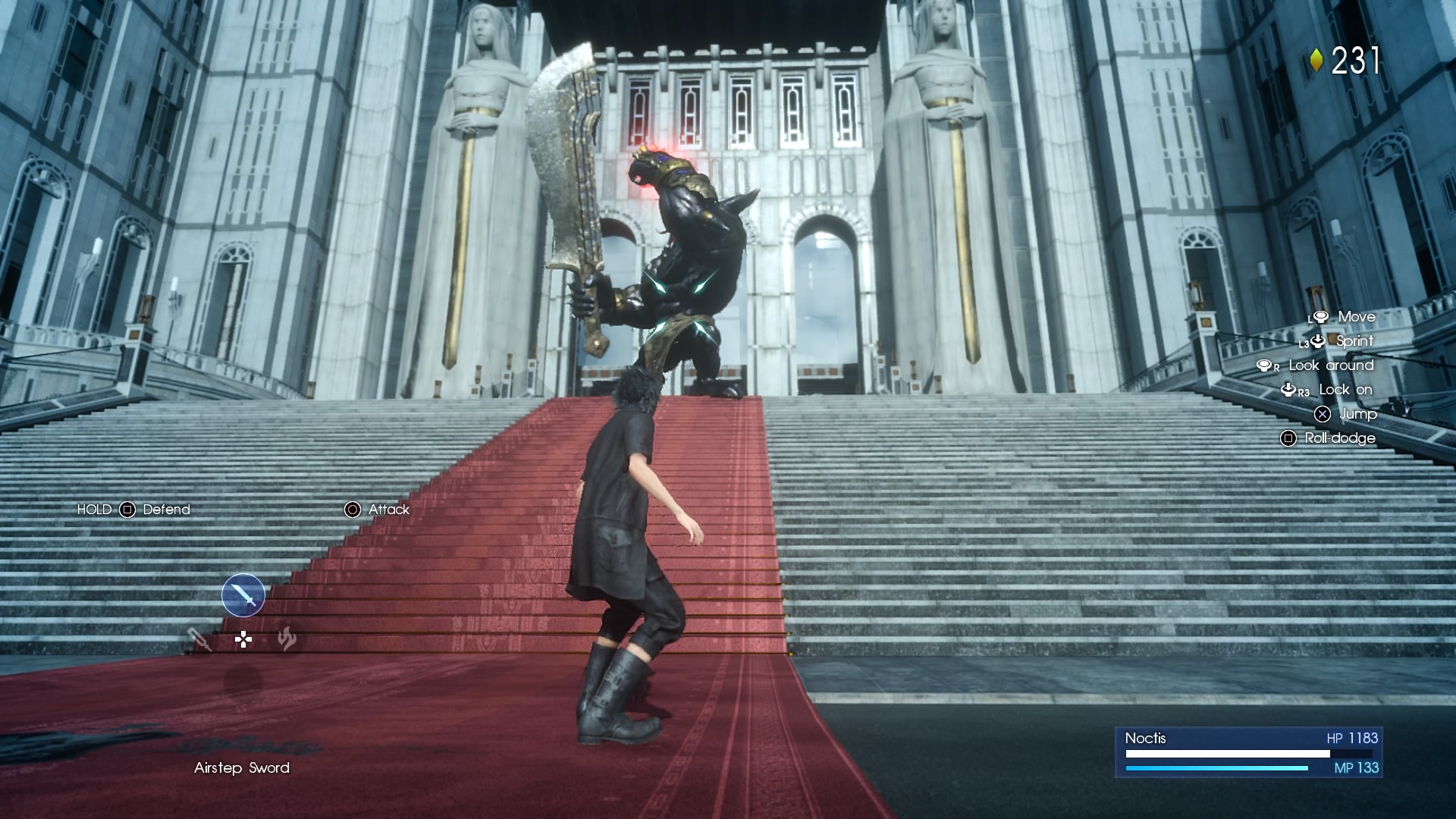Click the Attack circle button icon
Image resolution: width=1456 pixels, height=819 pixels.
pyautogui.click(x=352, y=510)
